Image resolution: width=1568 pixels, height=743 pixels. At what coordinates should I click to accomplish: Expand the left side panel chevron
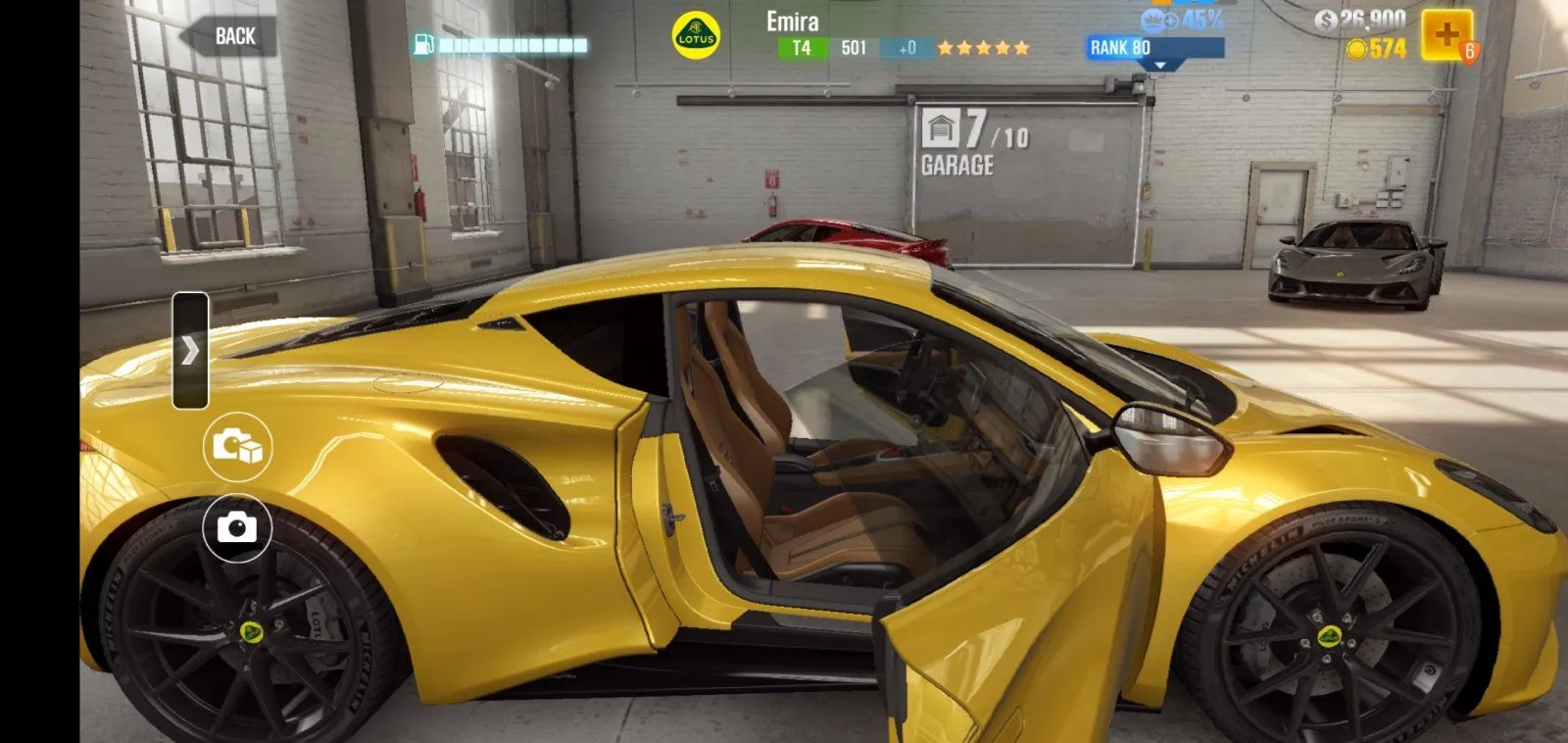point(192,349)
